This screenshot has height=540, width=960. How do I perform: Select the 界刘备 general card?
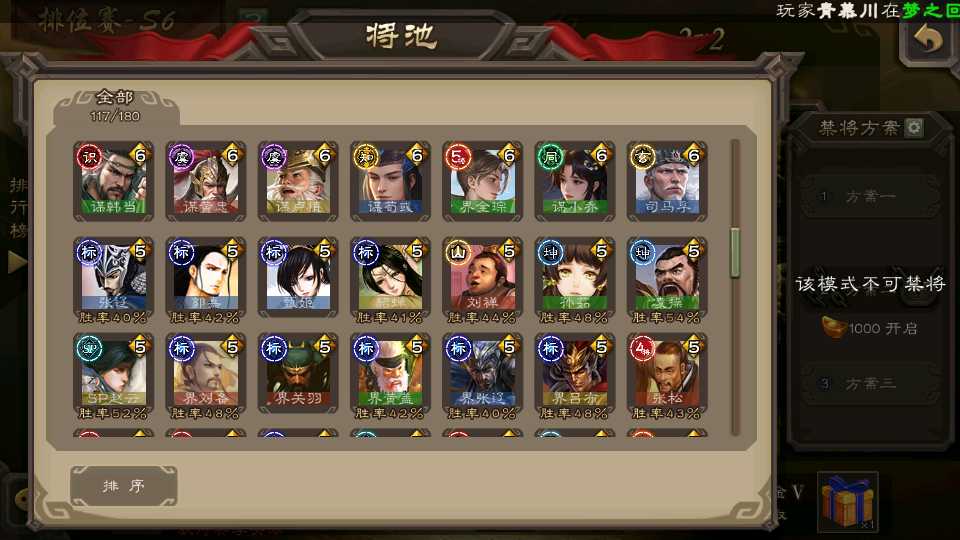[x=204, y=372]
